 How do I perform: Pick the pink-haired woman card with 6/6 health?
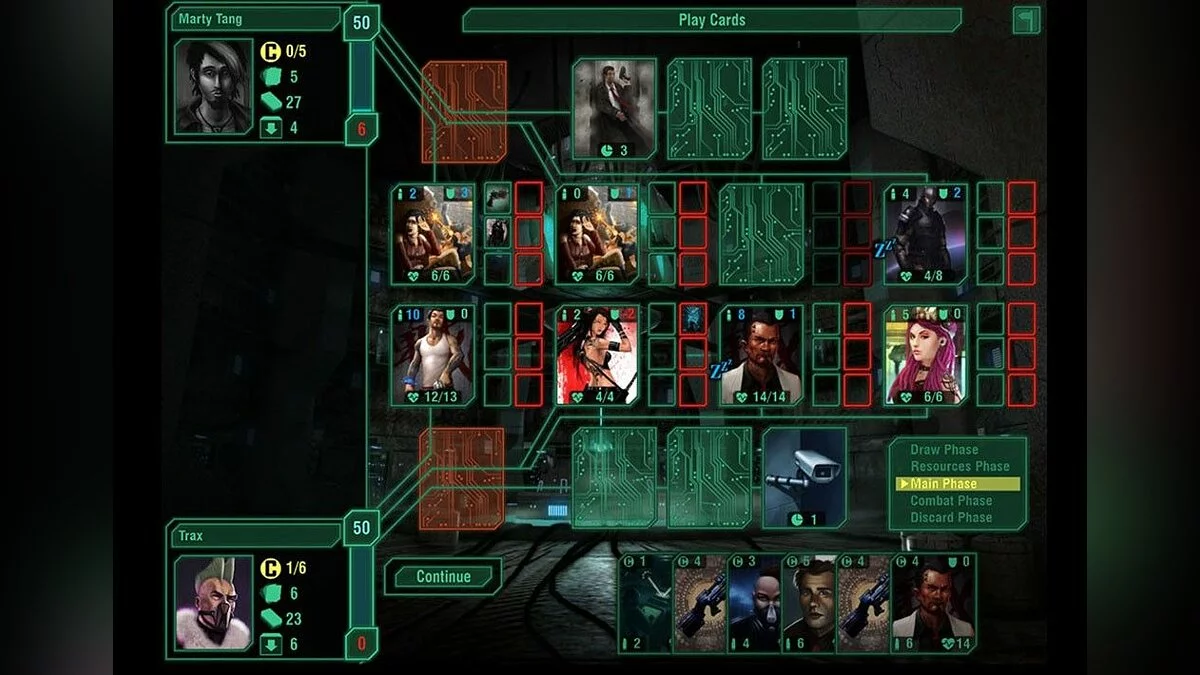925,355
